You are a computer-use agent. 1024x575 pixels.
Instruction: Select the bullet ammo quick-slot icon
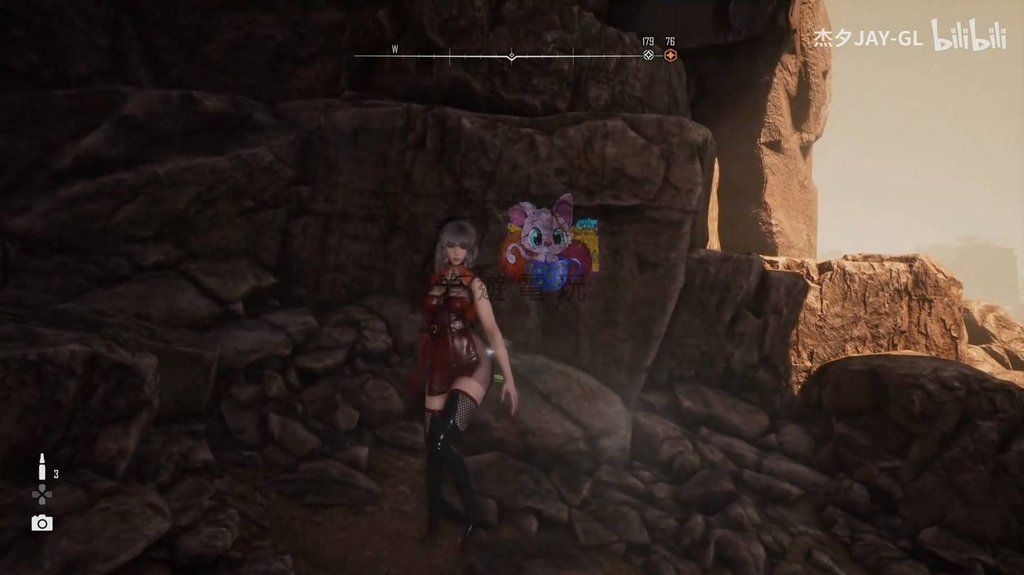(42, 468)
